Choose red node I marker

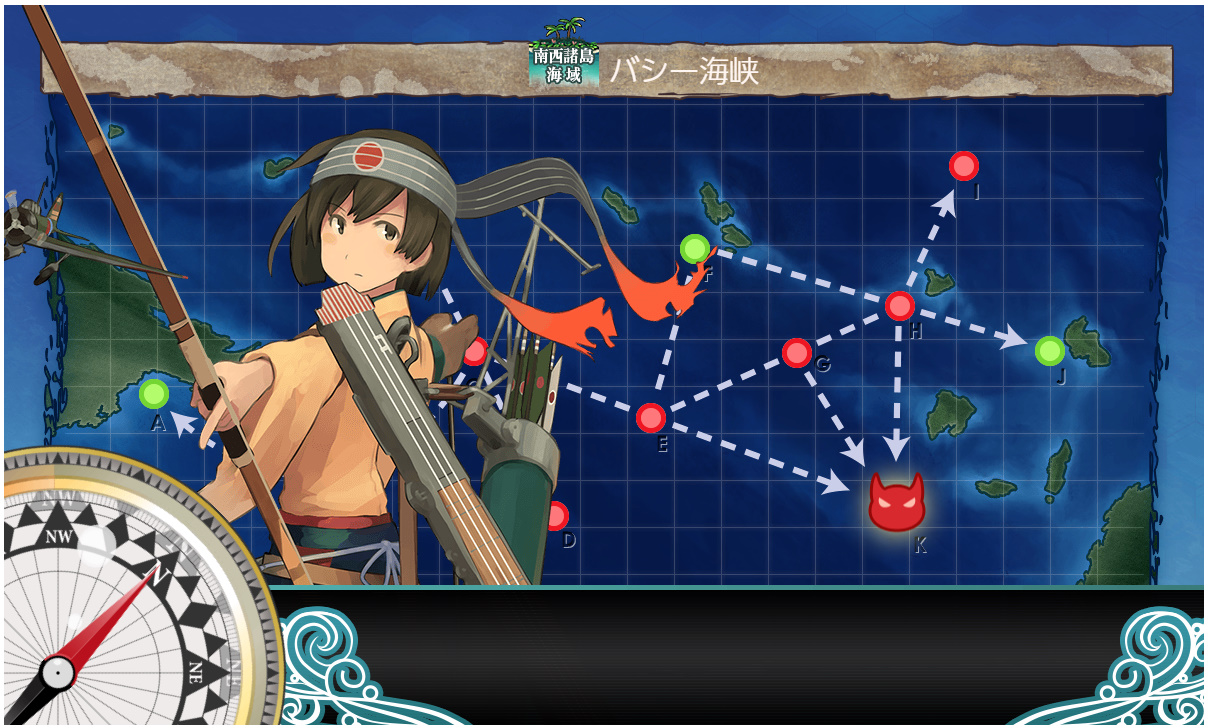point(963,165)
